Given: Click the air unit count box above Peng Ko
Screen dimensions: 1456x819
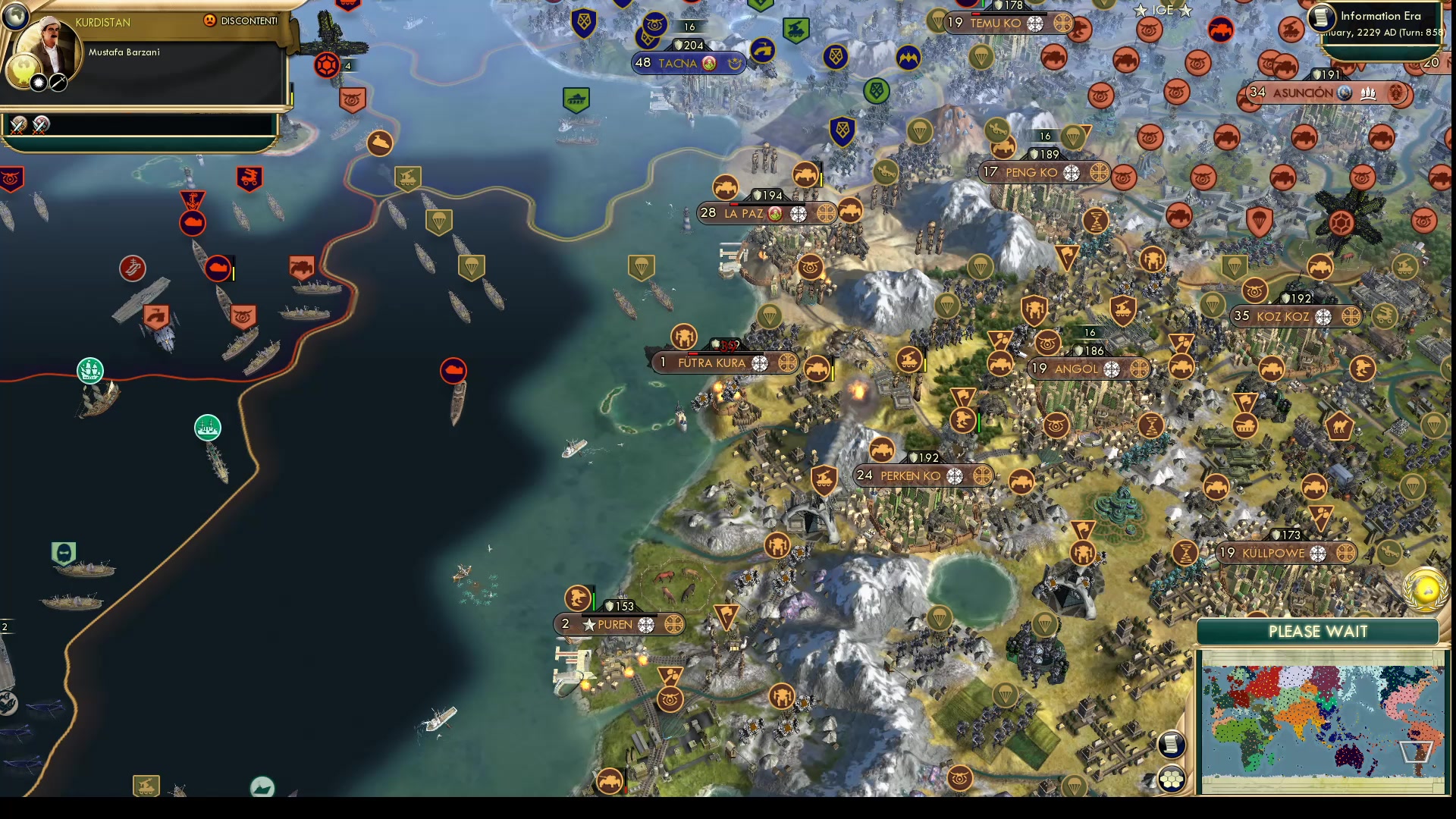Looking at the screenshot, I should [1046, 137].
